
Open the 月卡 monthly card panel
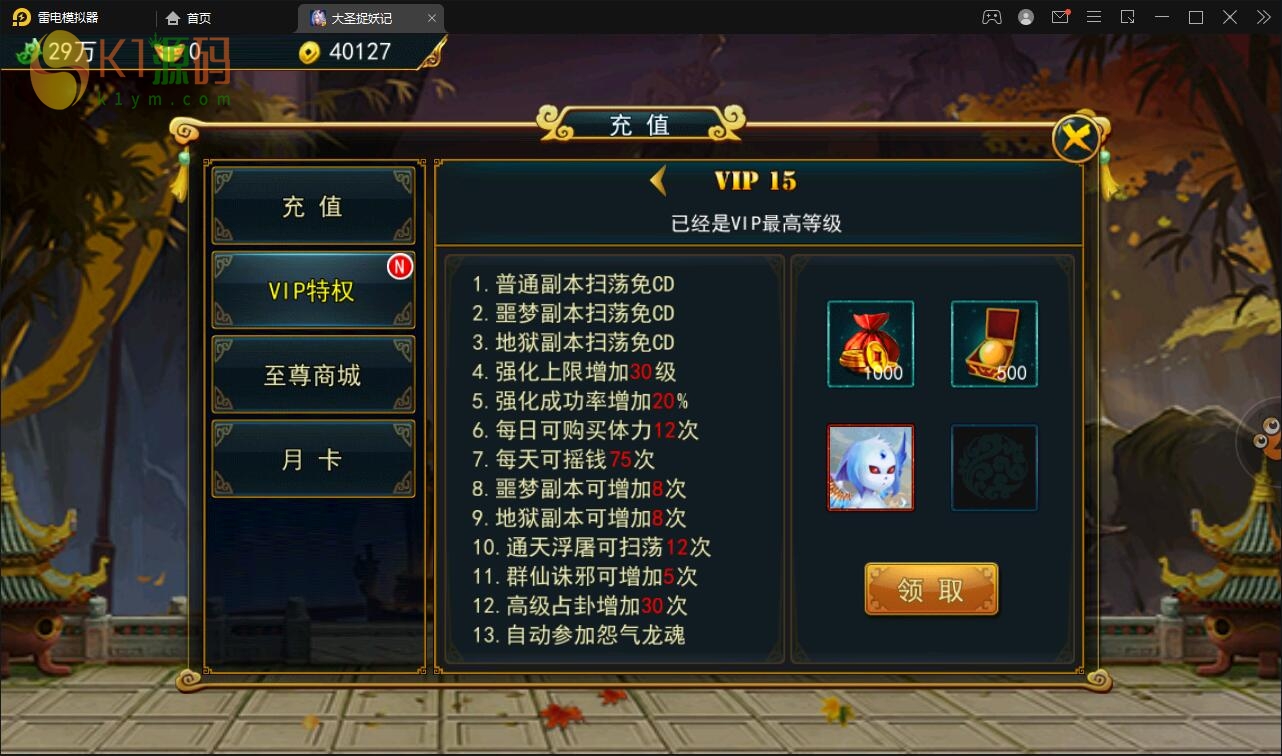[313, 458]
